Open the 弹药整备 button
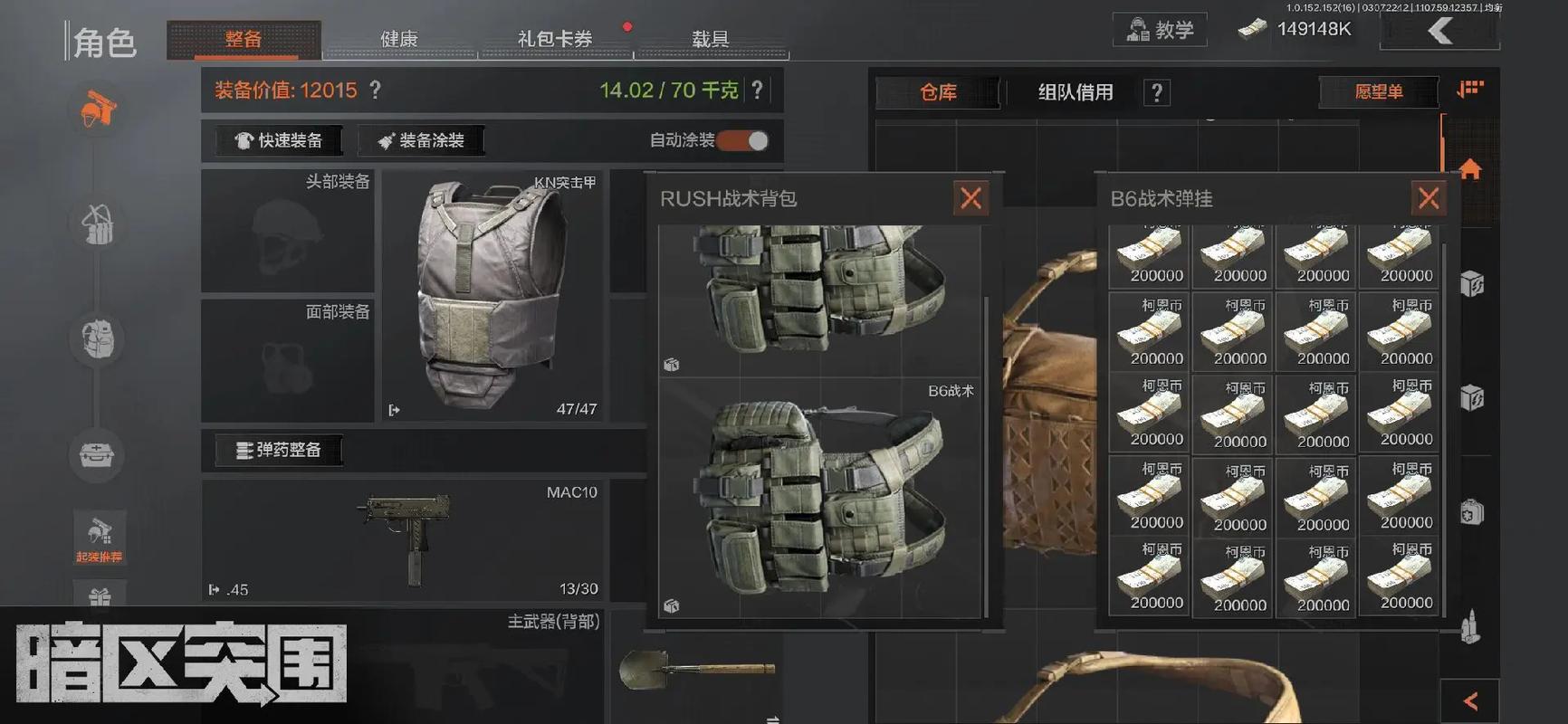 click(x=279, y=450)
